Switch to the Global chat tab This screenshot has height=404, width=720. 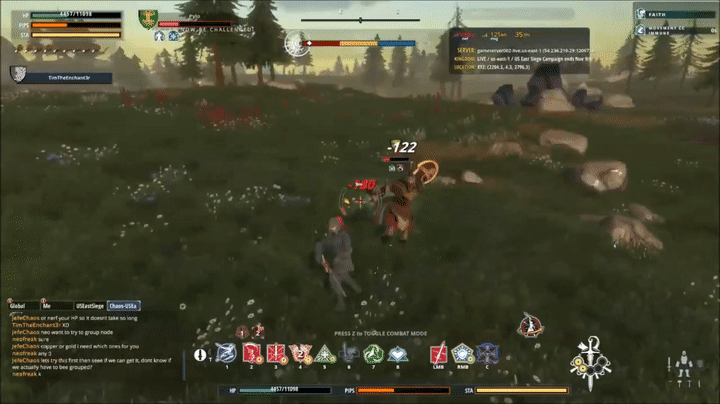[x=17, y=305]
